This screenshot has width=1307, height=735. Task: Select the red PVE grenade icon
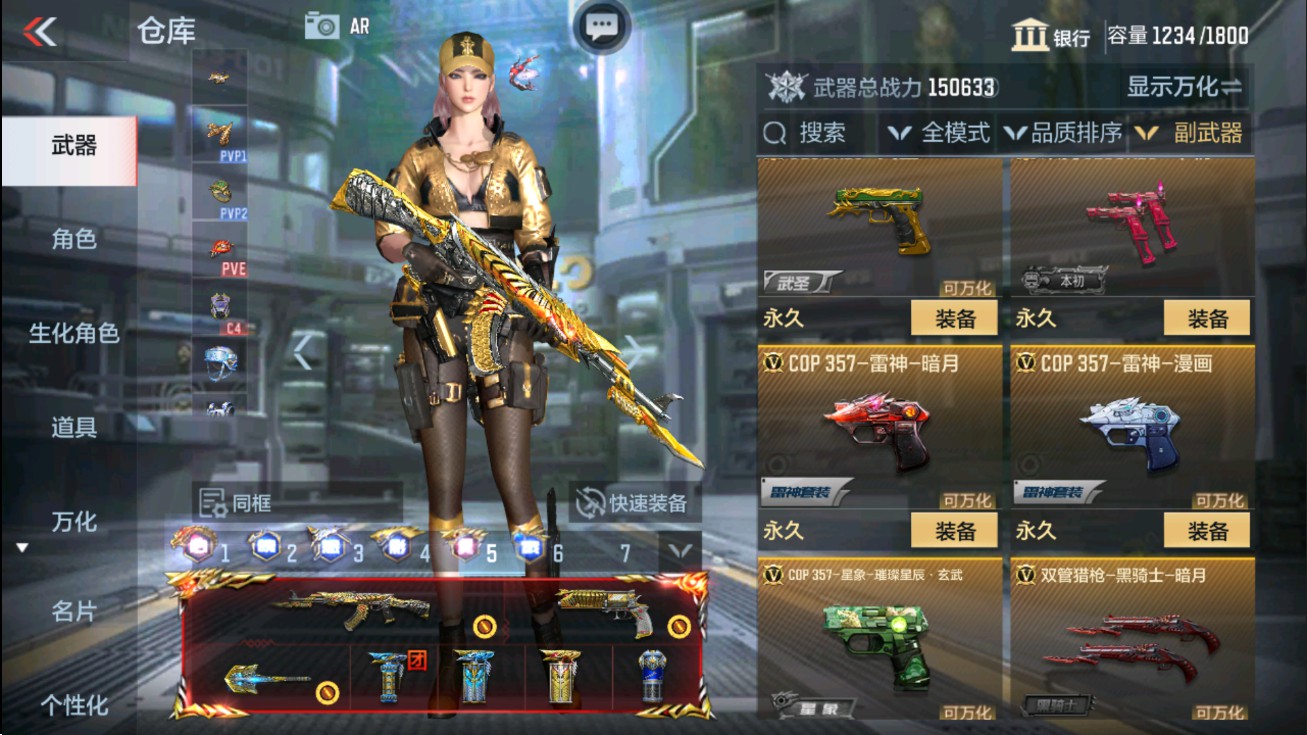(219, 246)
